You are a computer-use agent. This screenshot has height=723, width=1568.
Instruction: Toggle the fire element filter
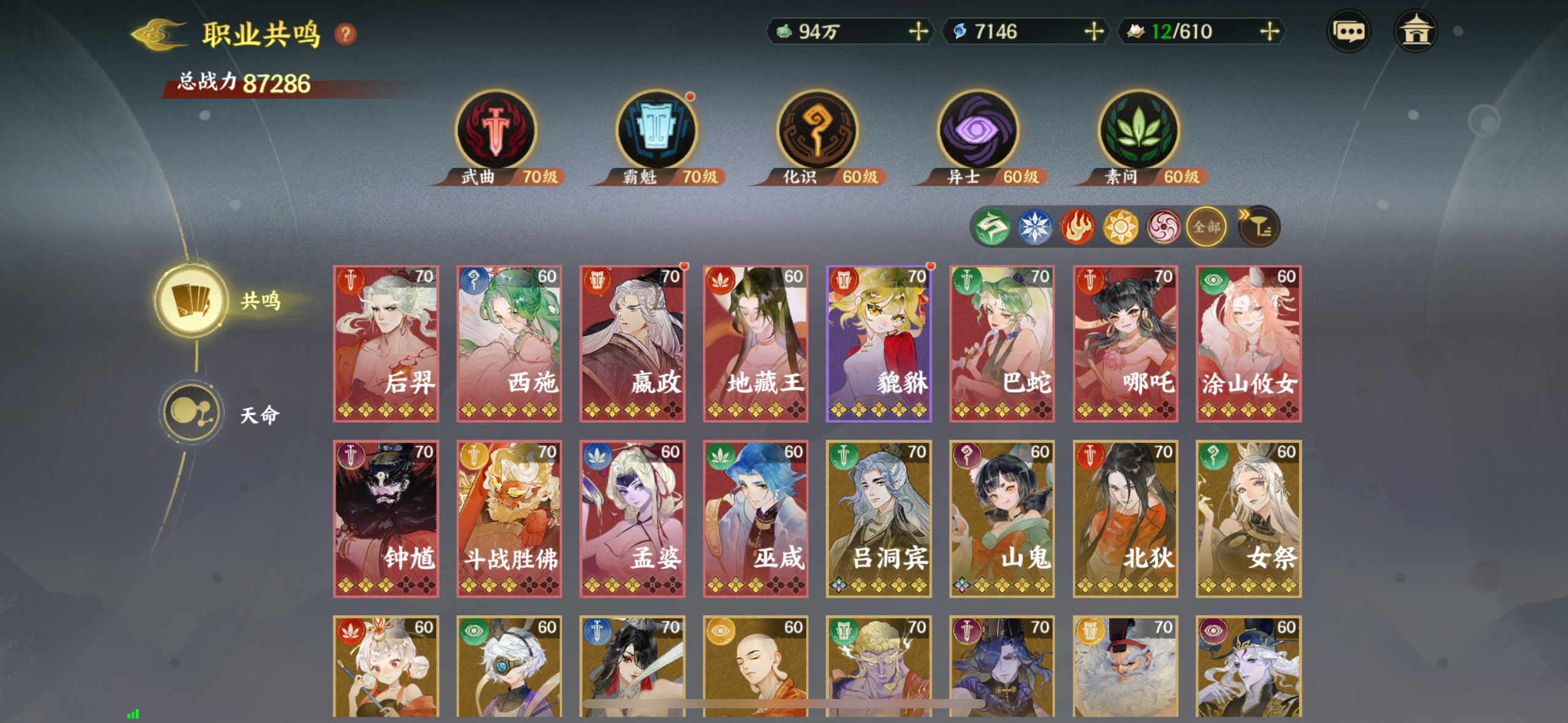[1078, 227]
